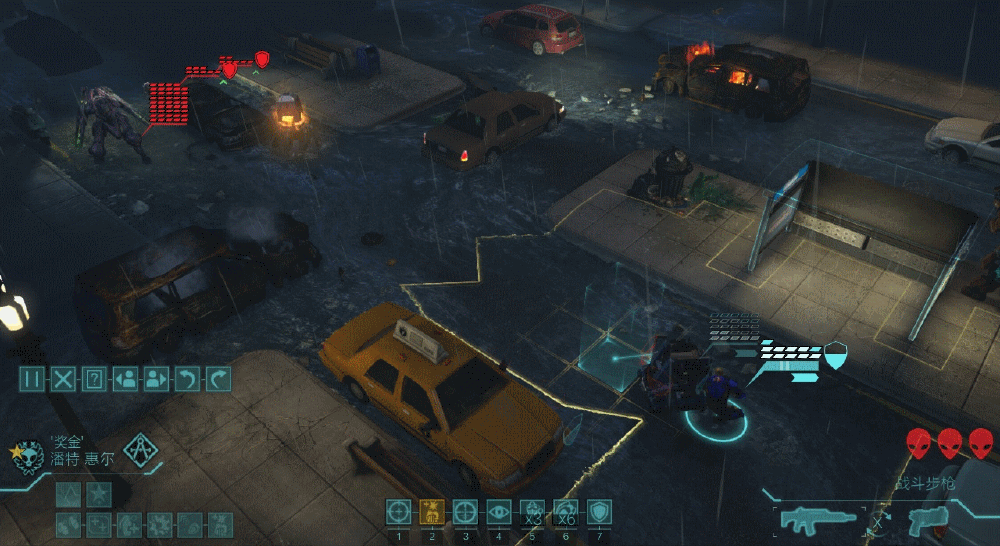Pause the game with the pause button
The height and width of the screenshot is (546, 1000).
[32, 378]
